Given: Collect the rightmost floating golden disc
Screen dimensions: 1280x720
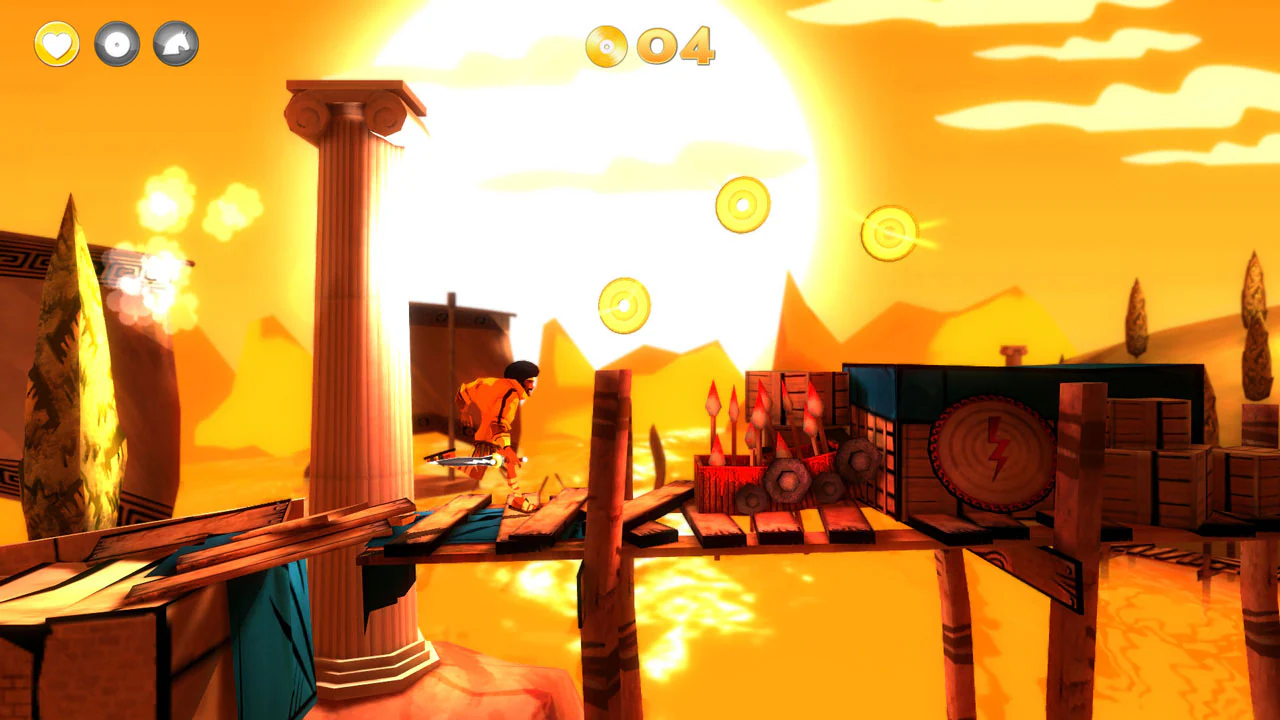Looking at the screenshot, I should pyautogui.click(x=888, y=234).
